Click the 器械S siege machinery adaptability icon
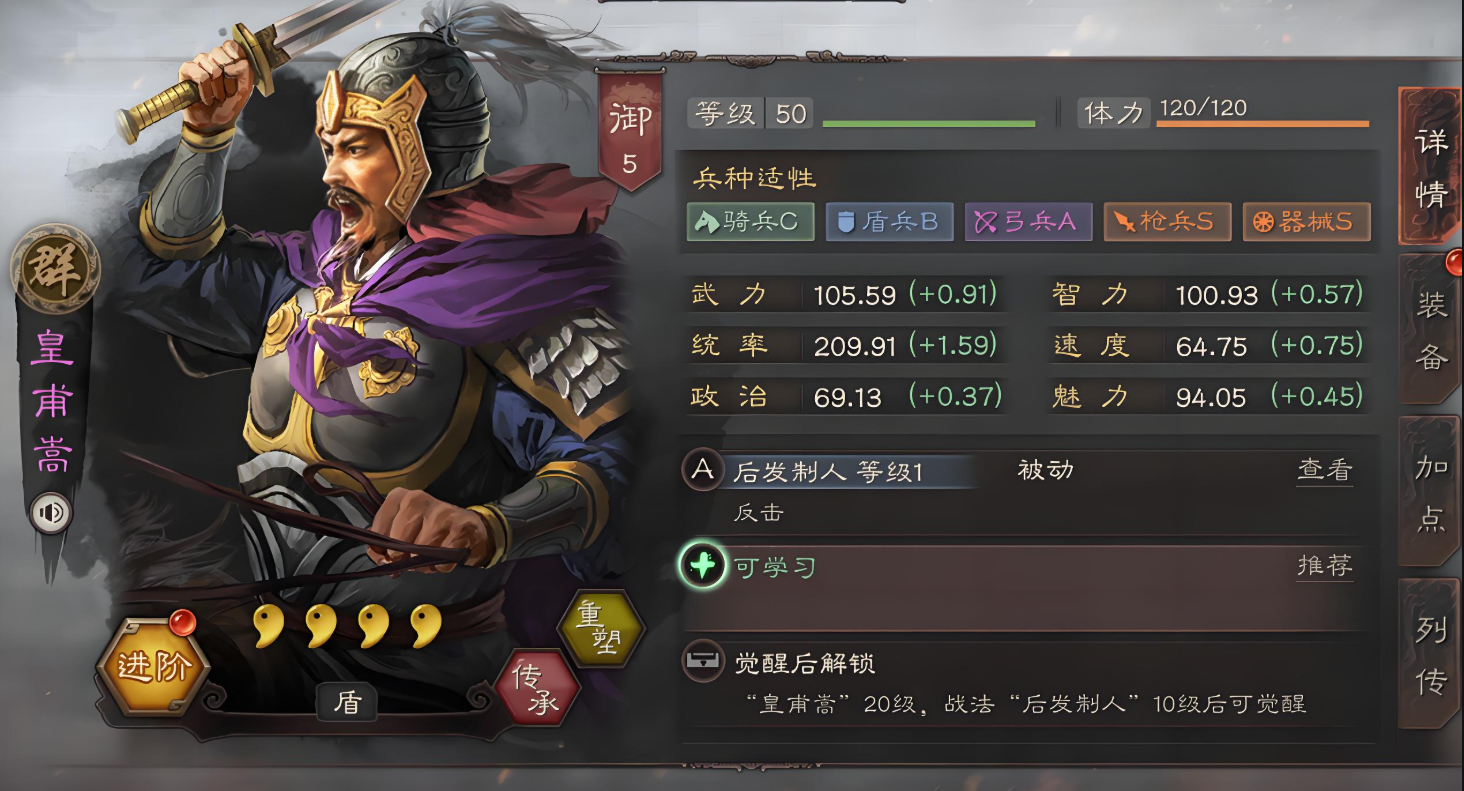 tap(1306, 221)
